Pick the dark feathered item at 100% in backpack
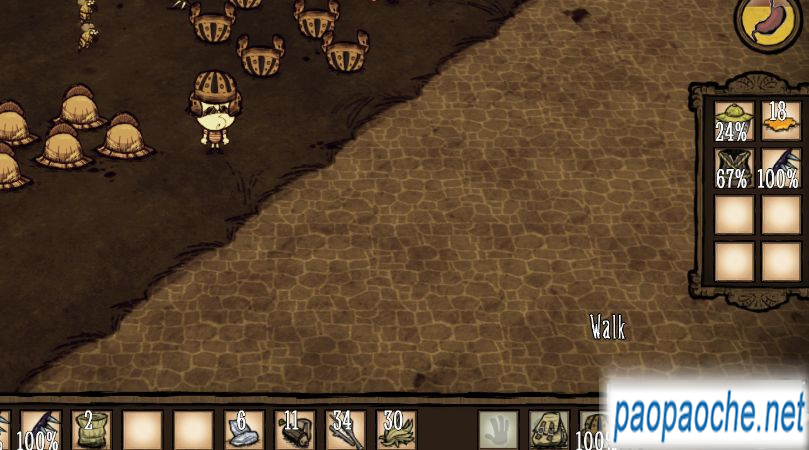 pyautogui.click(x=781, y=167)
